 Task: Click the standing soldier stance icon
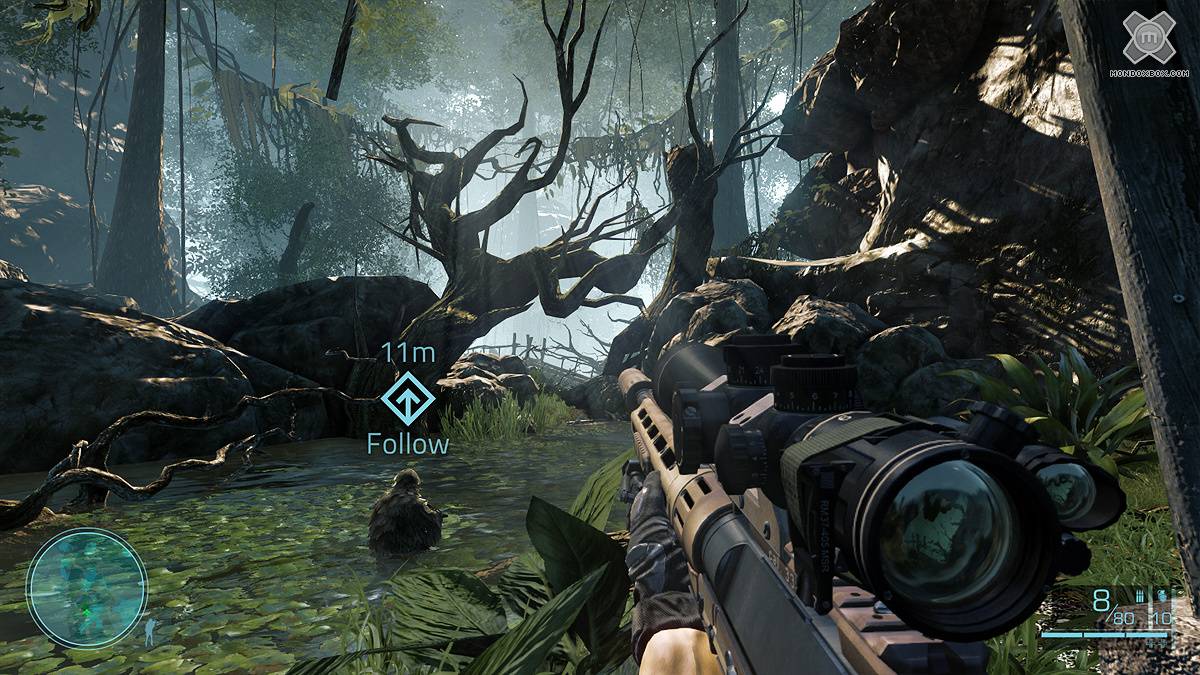(152, 631)
